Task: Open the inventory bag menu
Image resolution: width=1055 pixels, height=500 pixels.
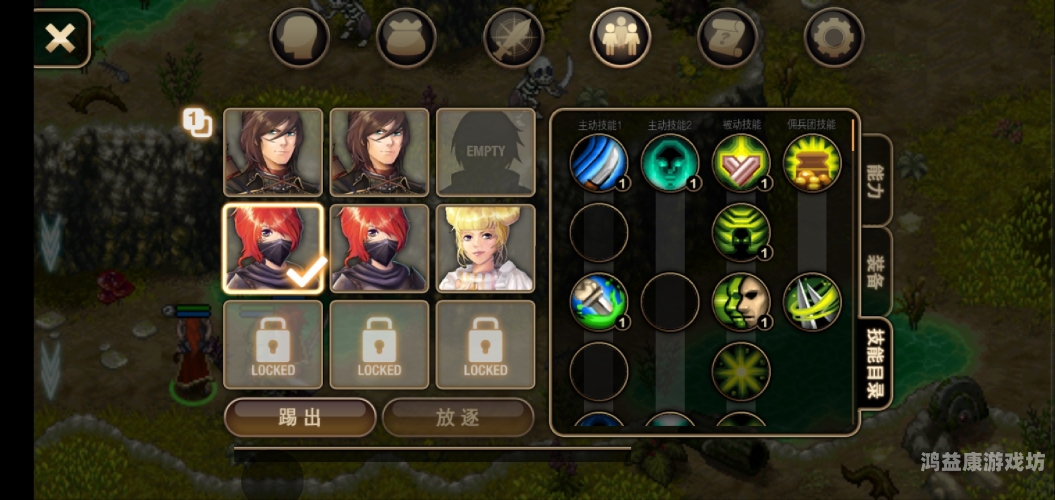Action: (x=406, y=38)
